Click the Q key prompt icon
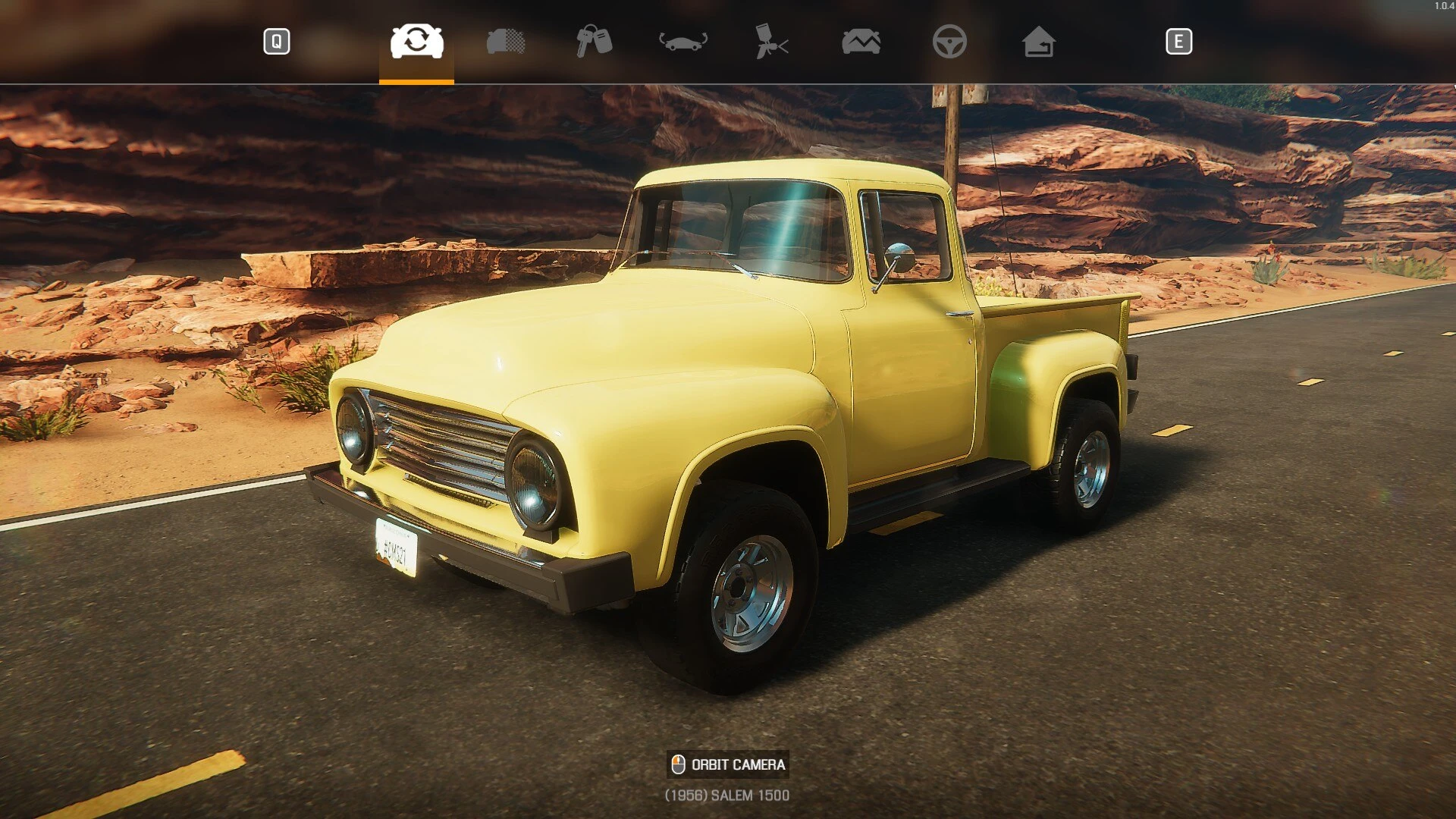Screen dimensions: 1456x819 click(277, 42)
